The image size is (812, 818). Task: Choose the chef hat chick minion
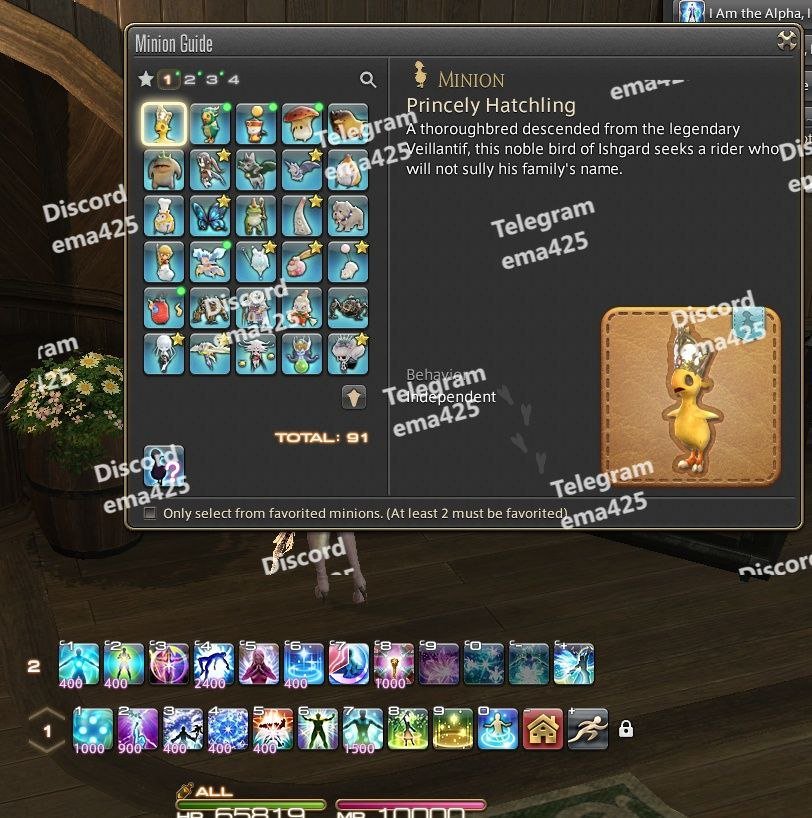click(163, 215)
